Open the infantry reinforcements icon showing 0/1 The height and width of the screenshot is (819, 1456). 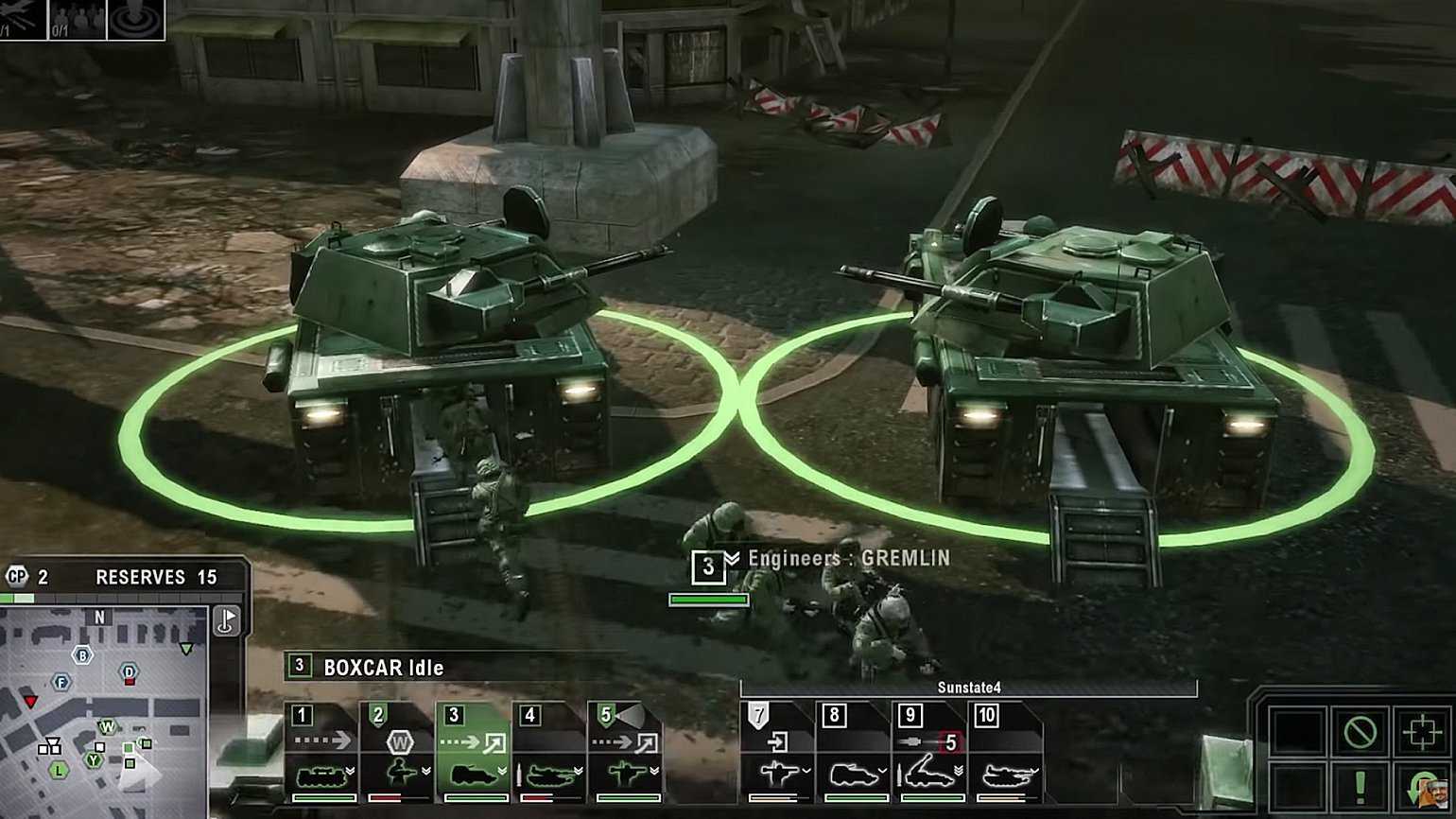(77, 20)
